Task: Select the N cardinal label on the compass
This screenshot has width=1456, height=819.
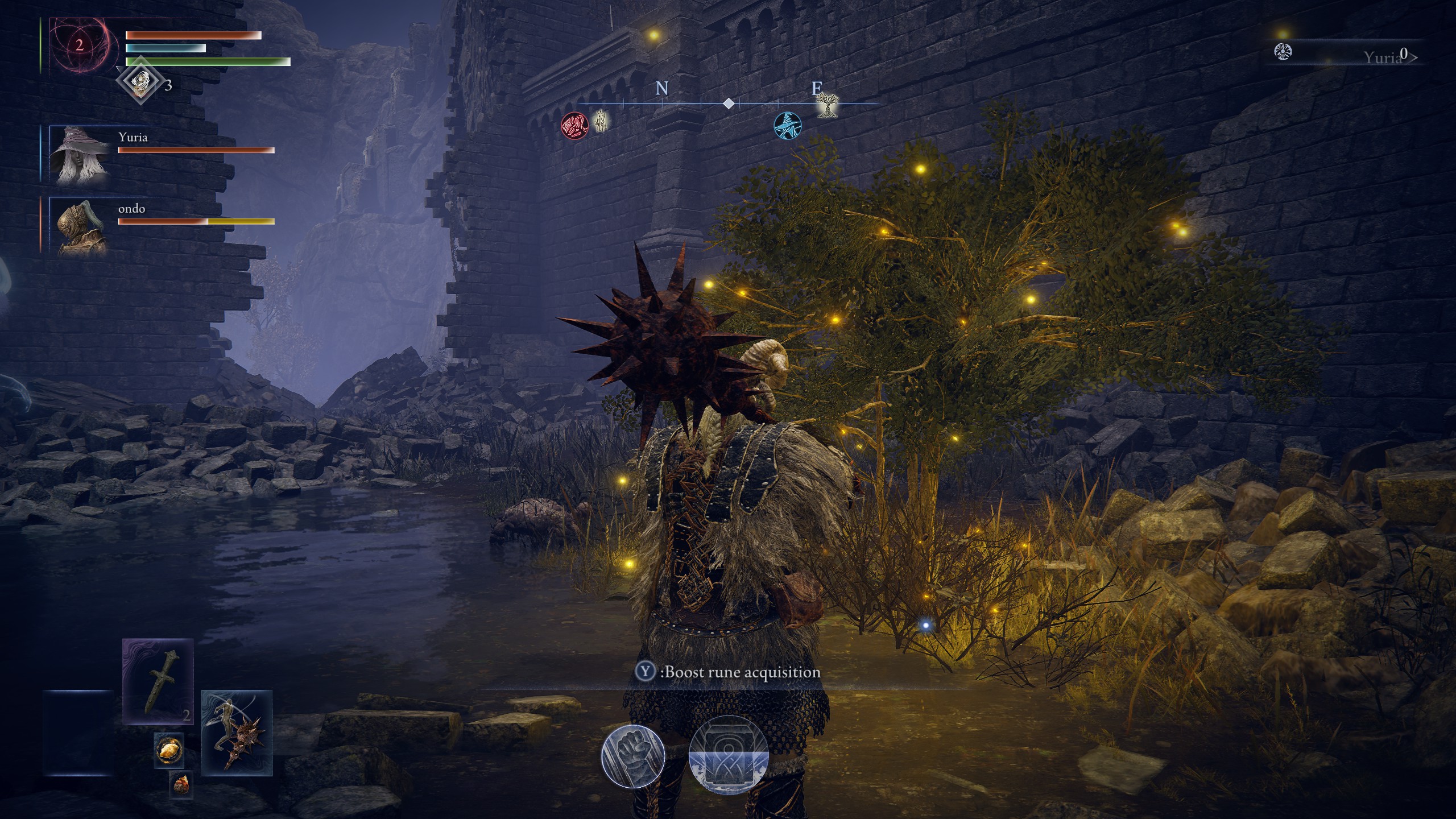Action: click(661, 88)
